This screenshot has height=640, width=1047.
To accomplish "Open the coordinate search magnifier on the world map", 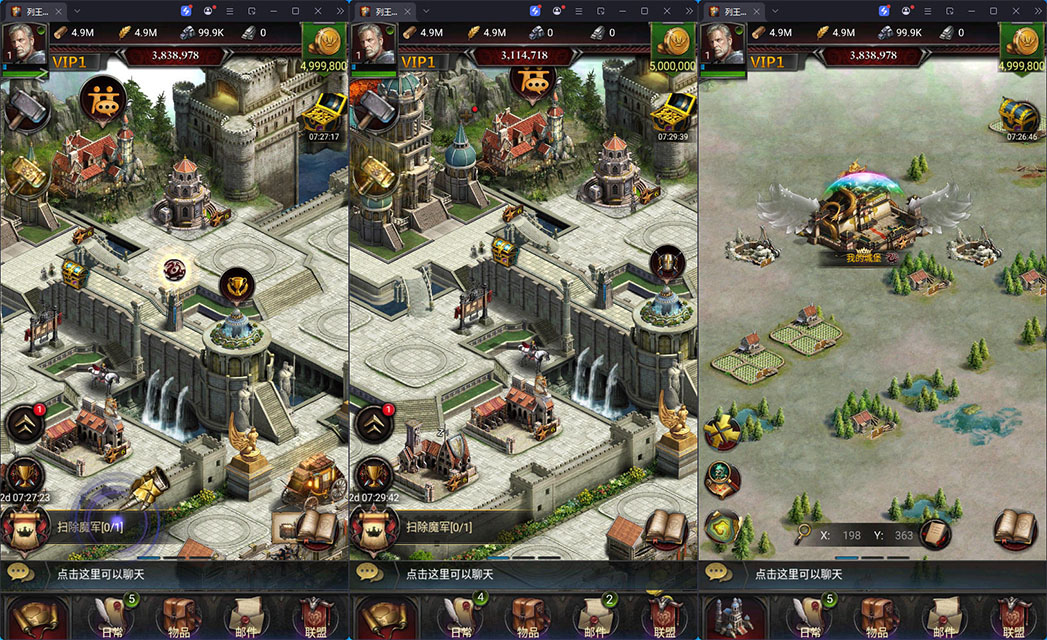I will pyautogui.click(x=802, y=534).
